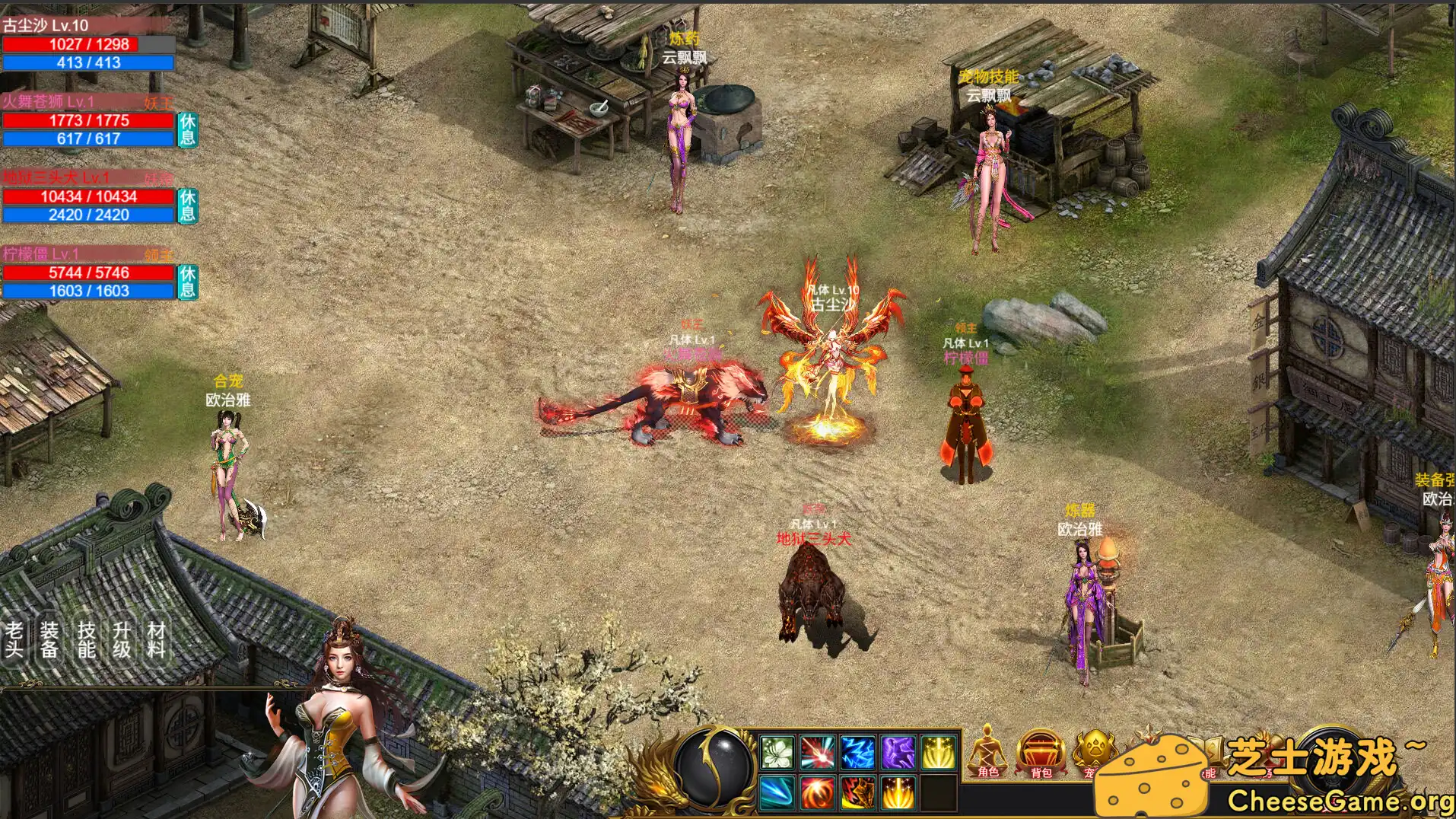Click 古尘沙's red HP bar
Image resolution: width=1456 pixels, height=819 pixels.
[70, 44]
